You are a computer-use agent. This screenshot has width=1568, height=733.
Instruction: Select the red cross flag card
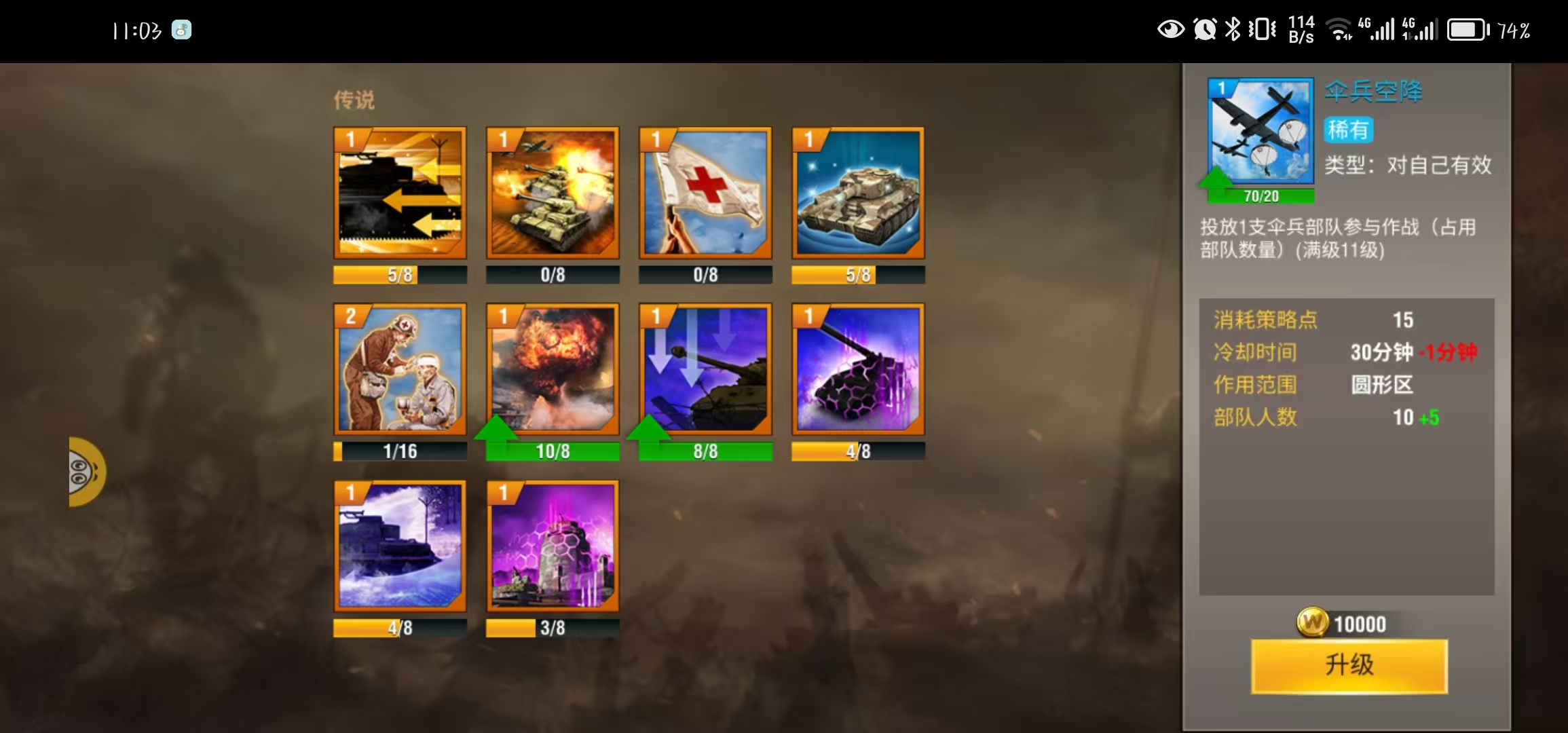[705, 193]
